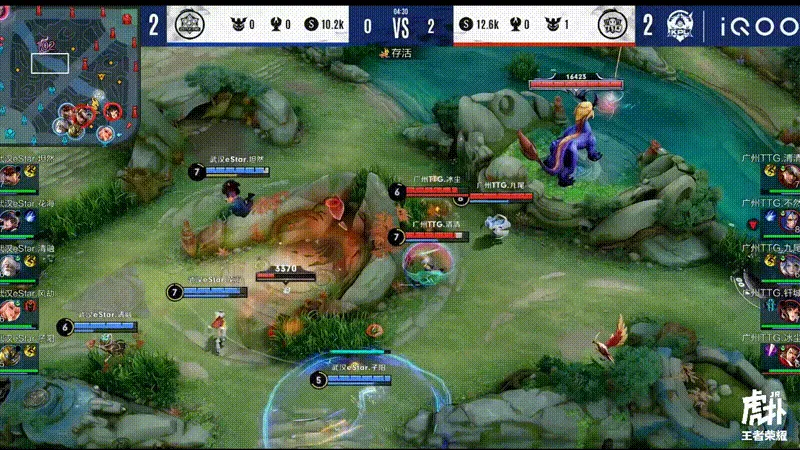Click the minimap

pyautogui.click(x=68, y=72)
